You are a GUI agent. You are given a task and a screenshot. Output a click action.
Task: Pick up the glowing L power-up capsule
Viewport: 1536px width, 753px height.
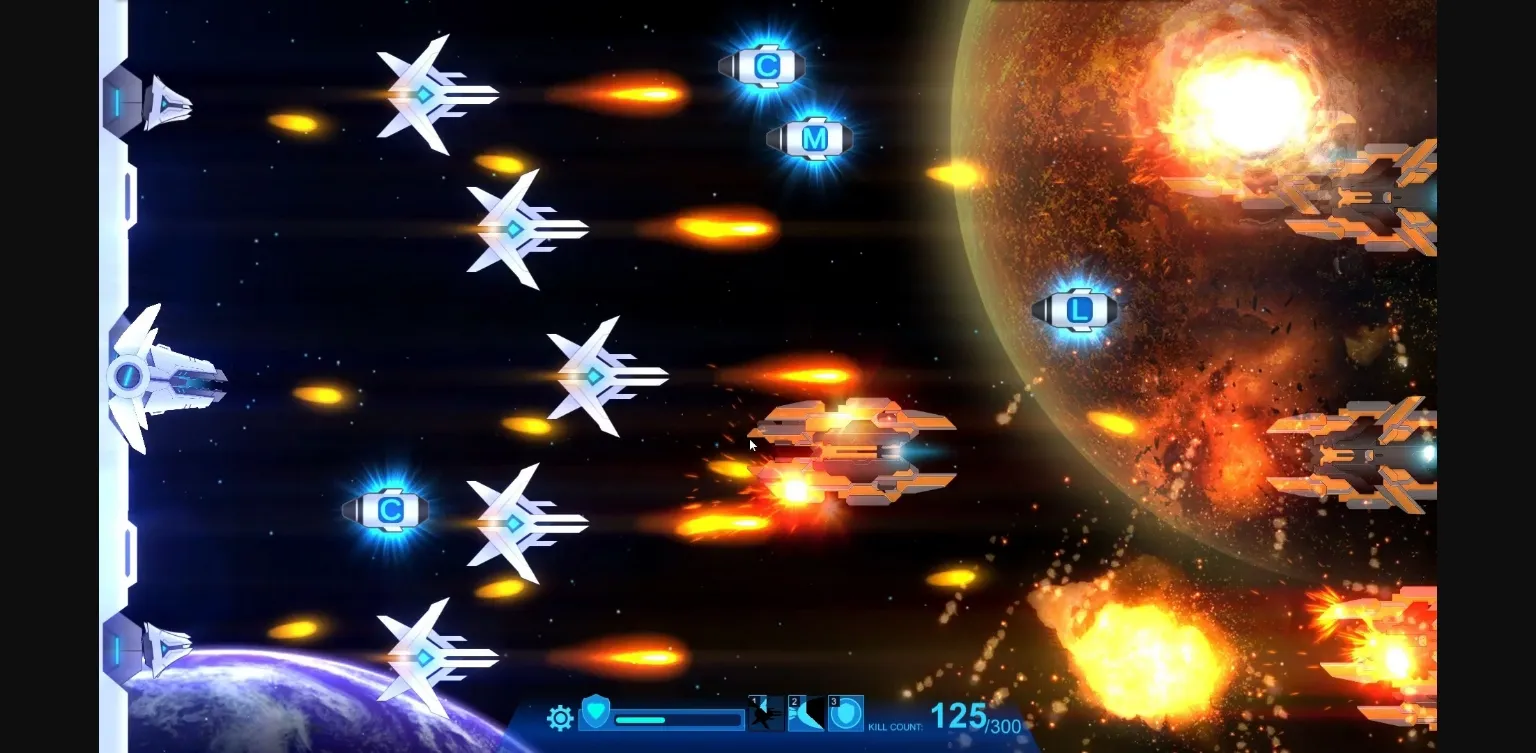click(x=1078, y=310)
